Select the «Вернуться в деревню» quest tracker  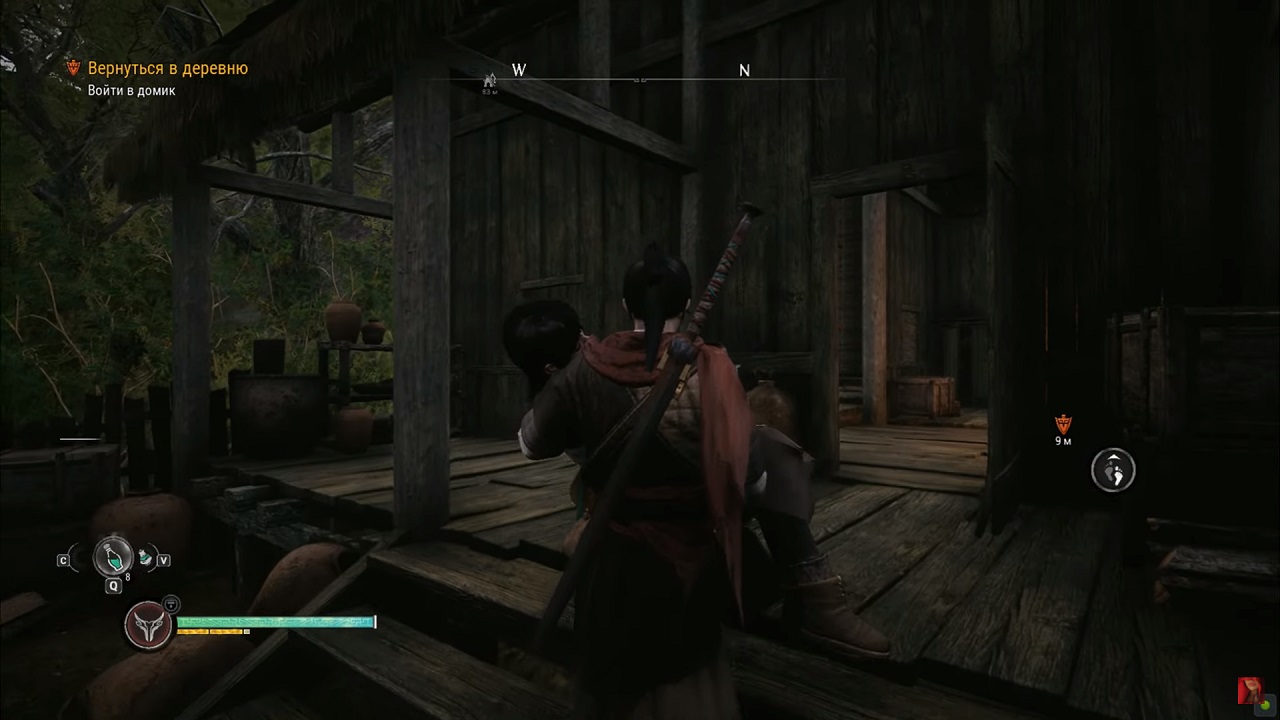[167, 69]
